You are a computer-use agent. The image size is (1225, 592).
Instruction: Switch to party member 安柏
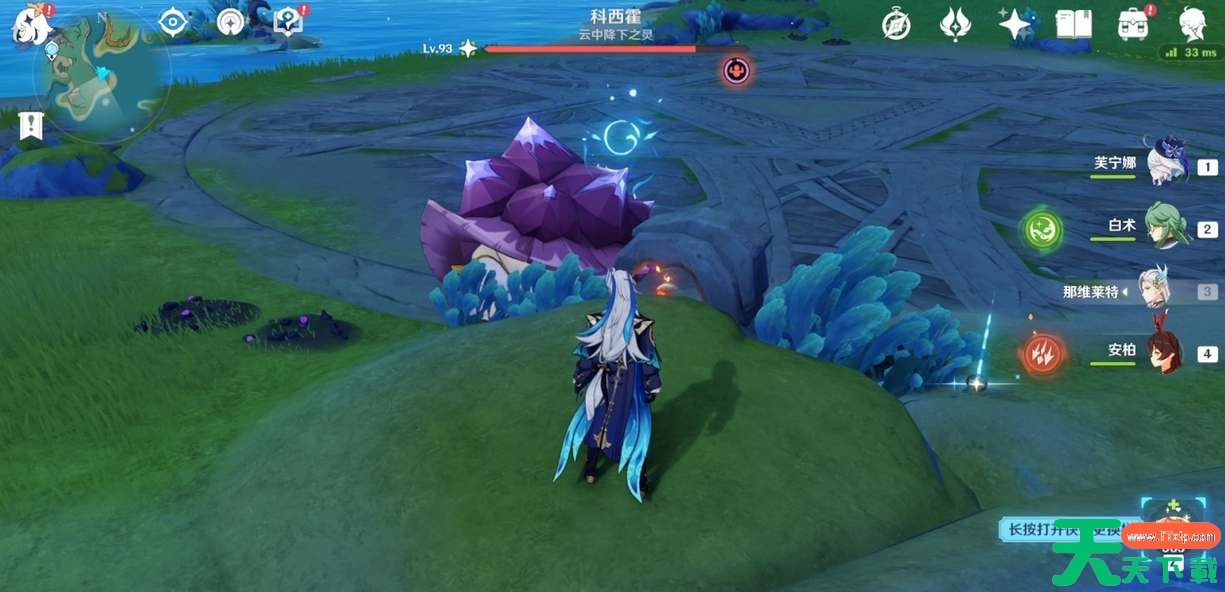[x=1165, y=352]
